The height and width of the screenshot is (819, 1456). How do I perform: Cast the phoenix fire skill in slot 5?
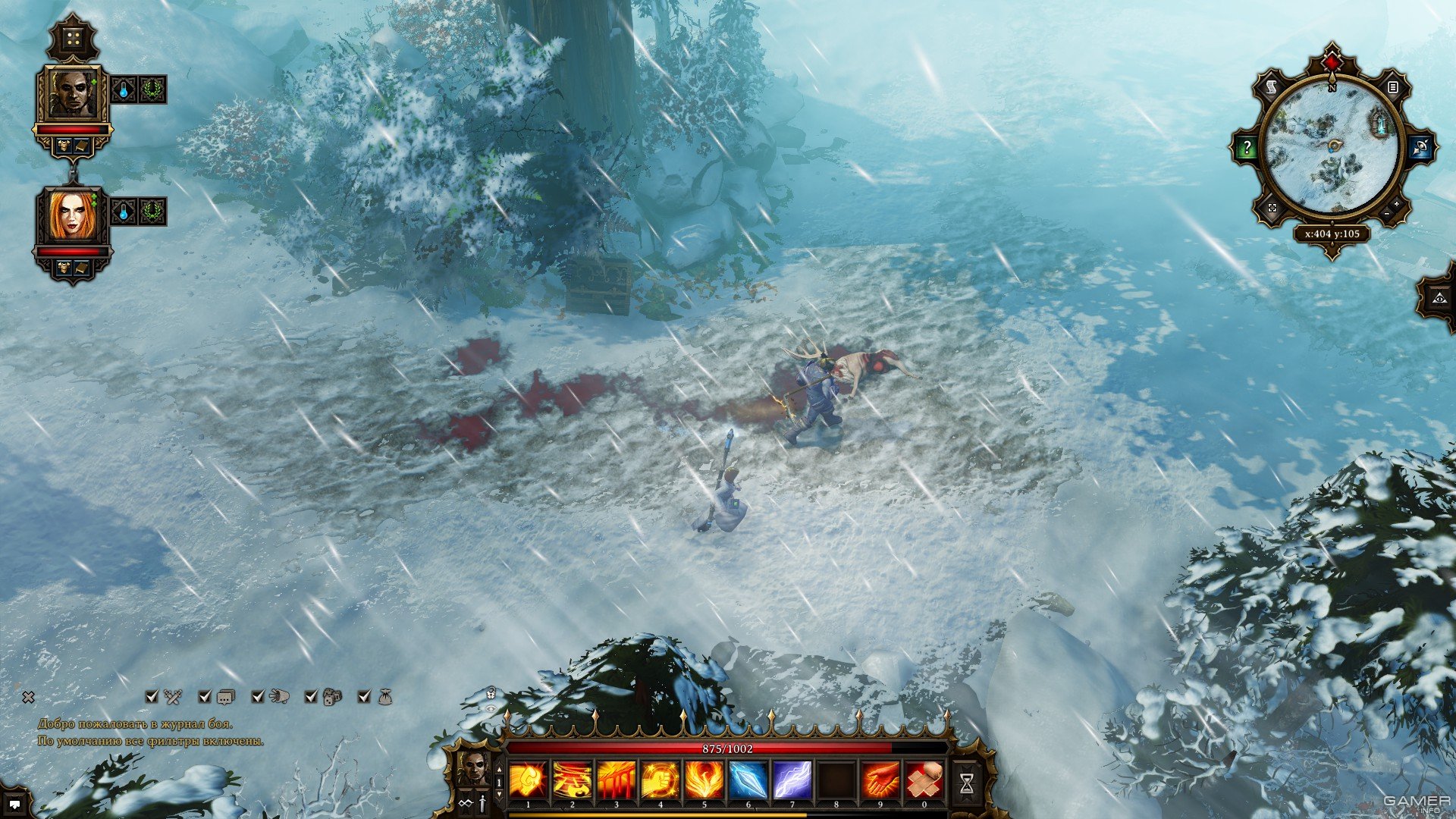(704, 780)
